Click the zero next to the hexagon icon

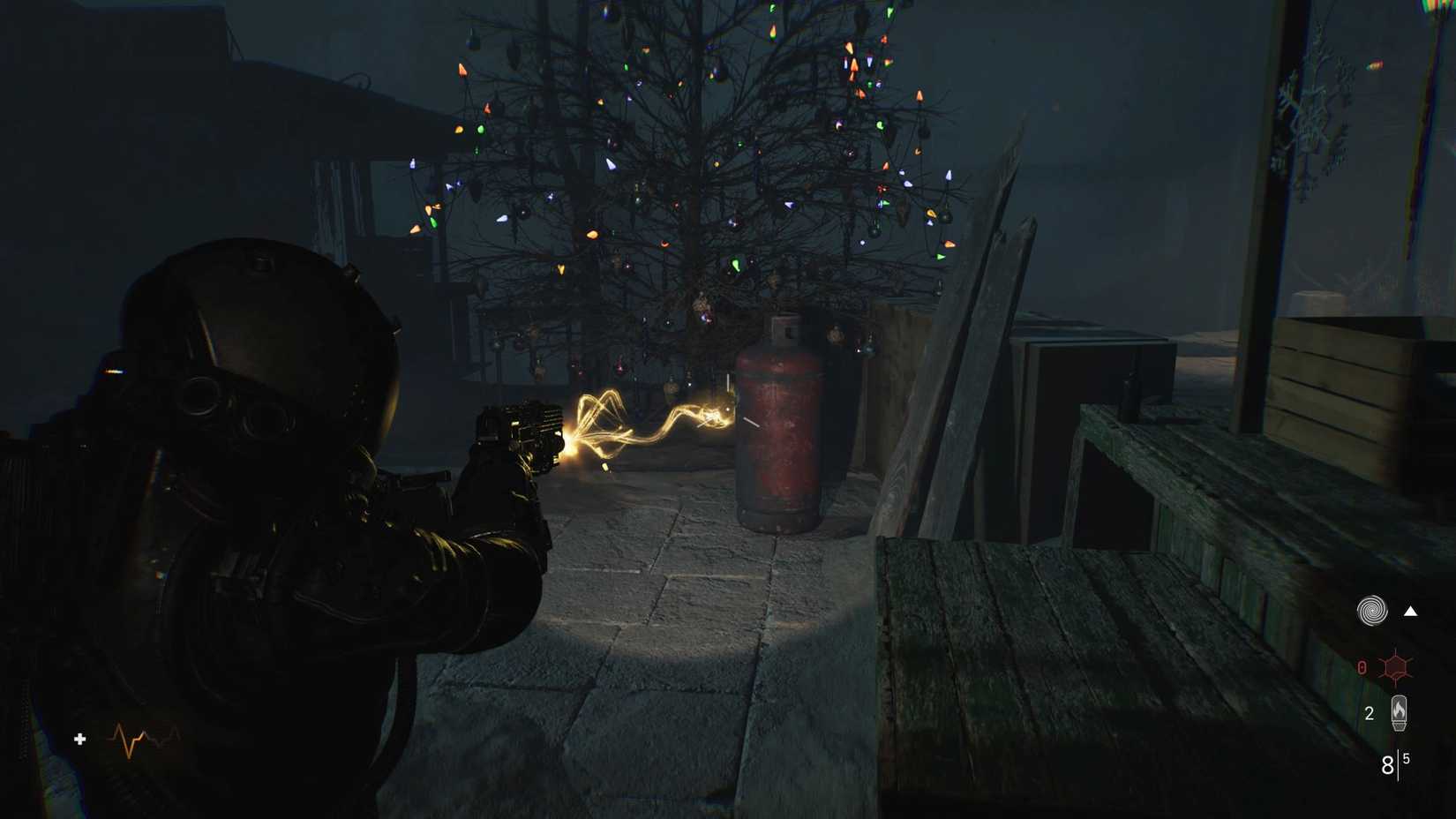point(1361,668)
